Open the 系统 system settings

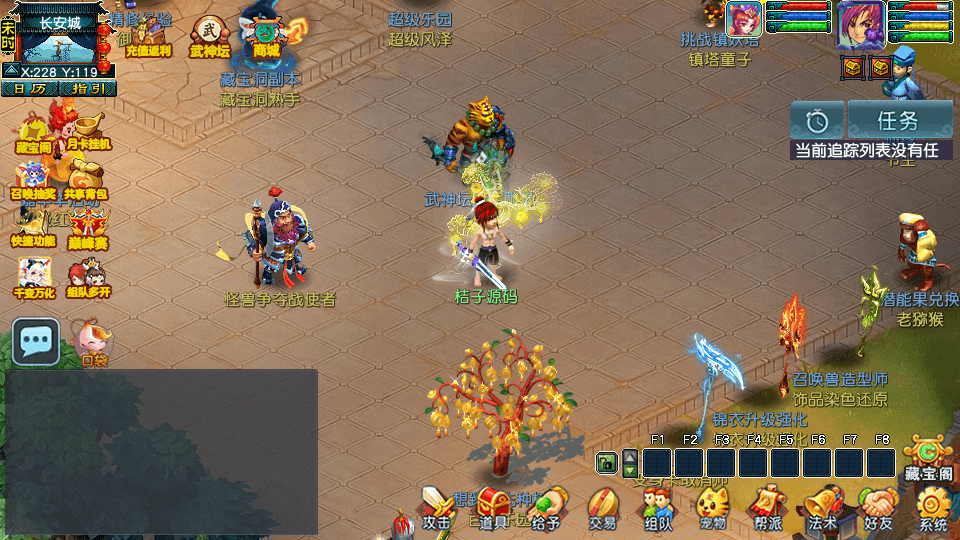(x=933, y=508)
